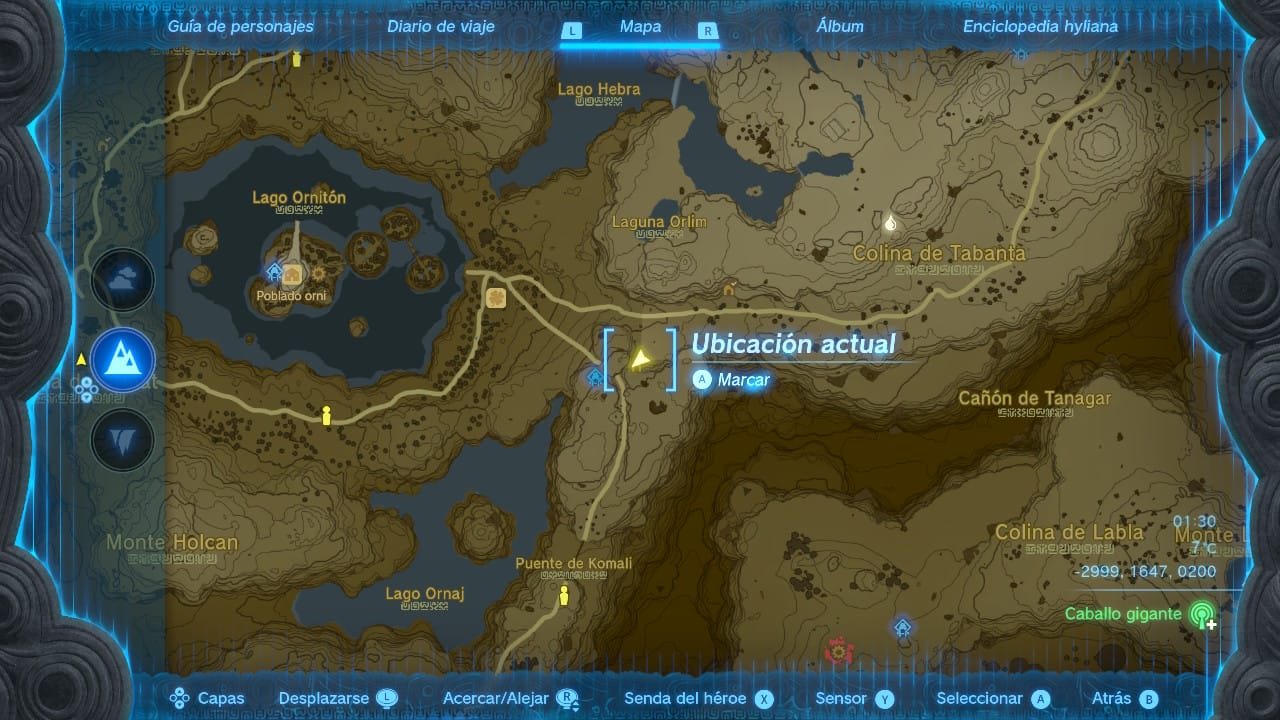Select the white marker above Colina de Tabanta
The width and height of the screenshot is (1280, 720).
coord(890,222)
